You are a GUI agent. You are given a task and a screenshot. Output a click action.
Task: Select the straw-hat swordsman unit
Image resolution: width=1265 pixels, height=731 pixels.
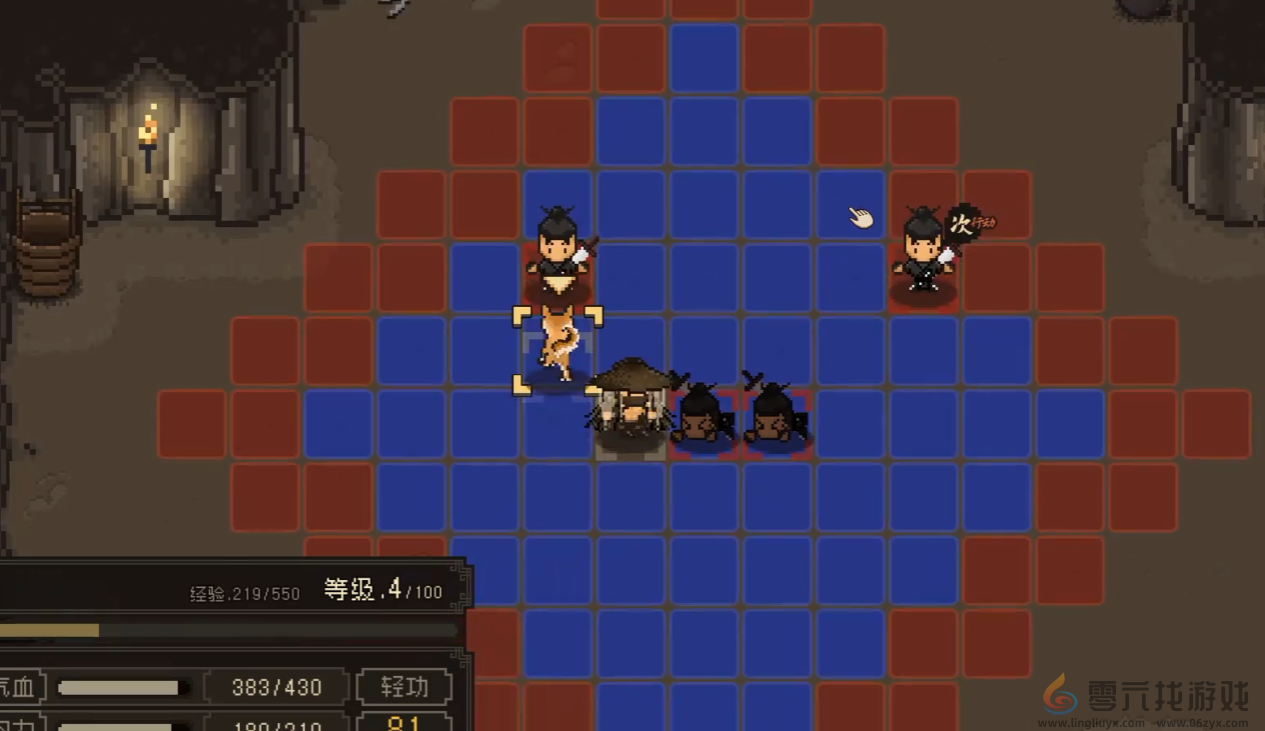(x=631, y=403)
